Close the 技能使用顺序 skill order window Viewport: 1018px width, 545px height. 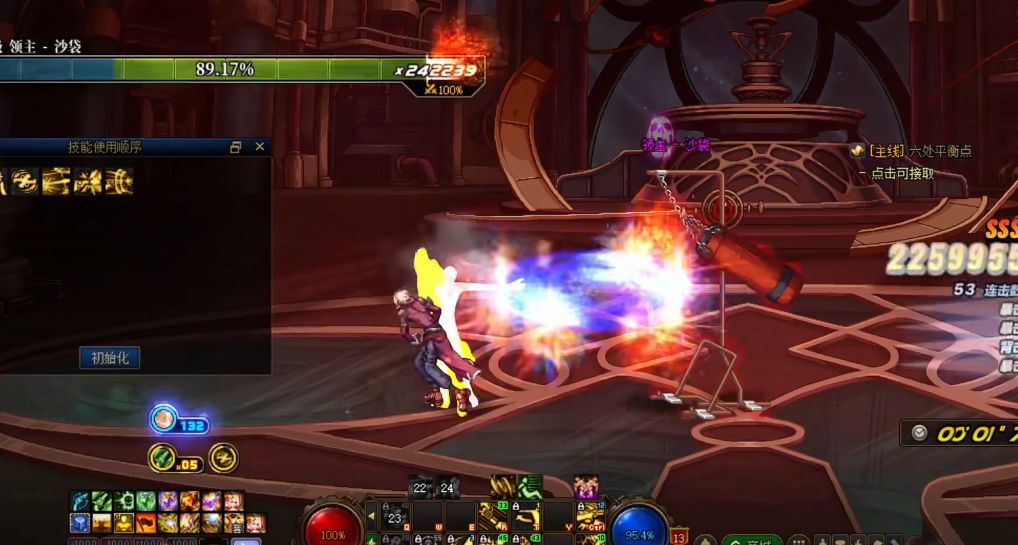(260, 147)
